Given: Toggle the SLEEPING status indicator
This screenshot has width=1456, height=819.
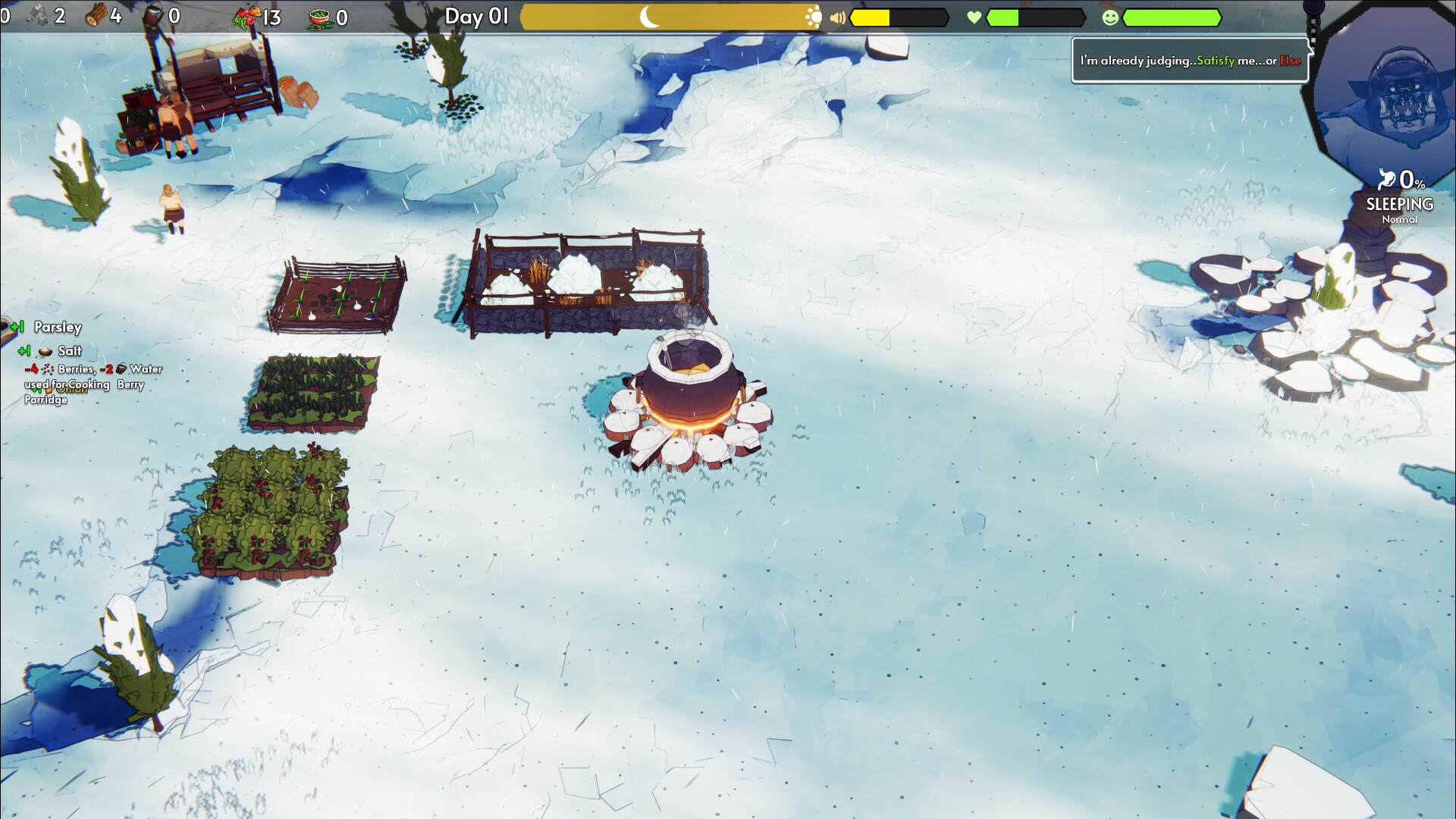Looking at the screenshot, I should pyautogui.click(x=1400, y=203).
